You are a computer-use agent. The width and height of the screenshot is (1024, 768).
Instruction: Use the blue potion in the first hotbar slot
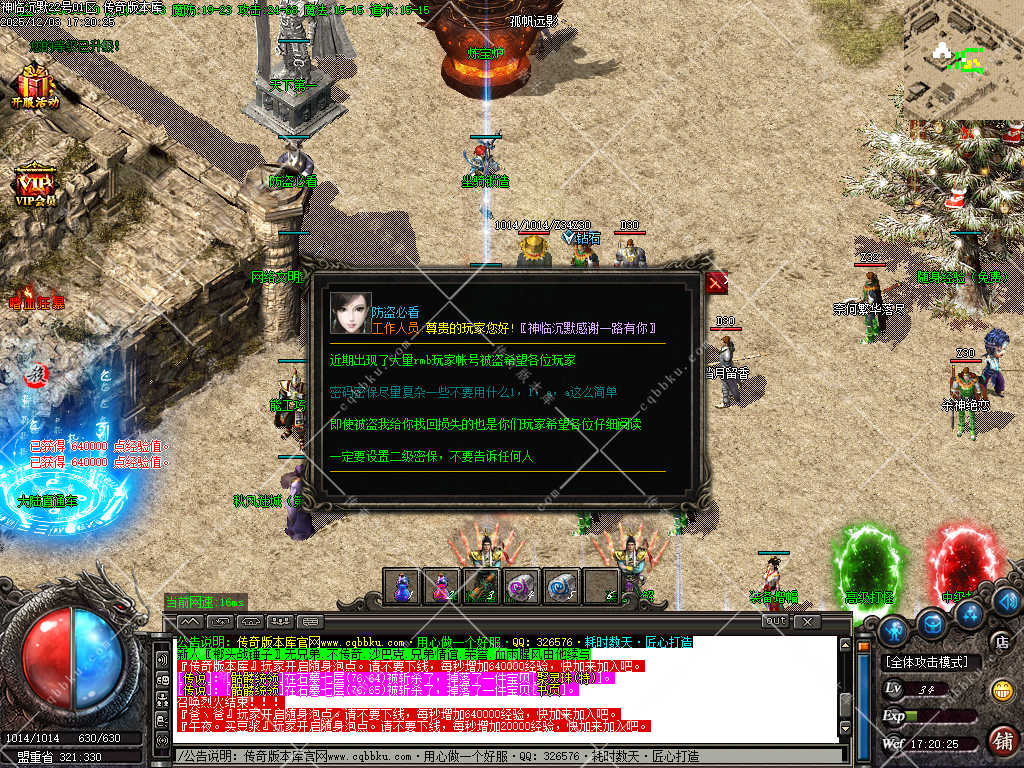401,586
